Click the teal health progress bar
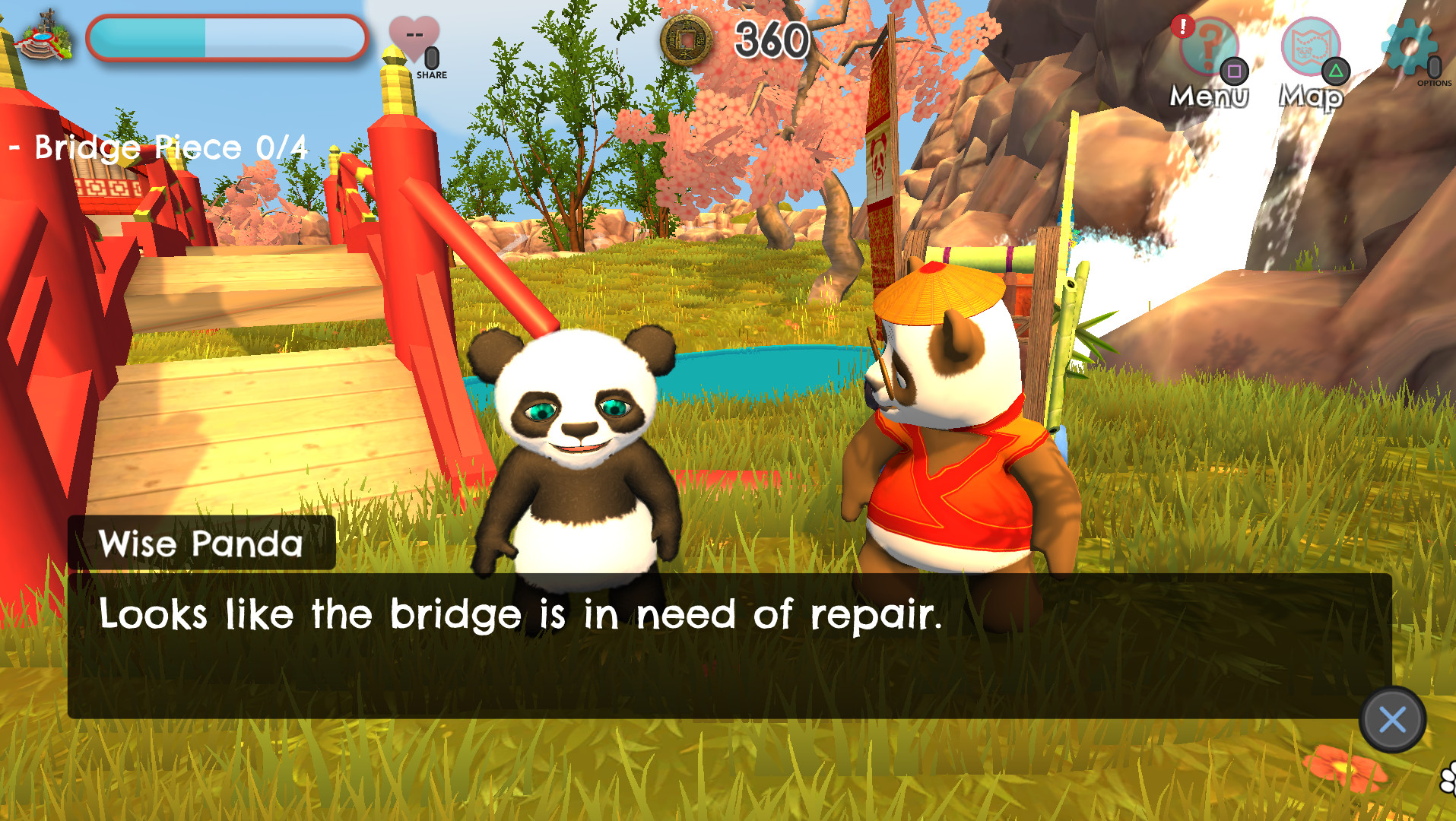Image resolution: width=1456 pixels, height=821 pixels. pyautogui.click(x=228, y=38)
